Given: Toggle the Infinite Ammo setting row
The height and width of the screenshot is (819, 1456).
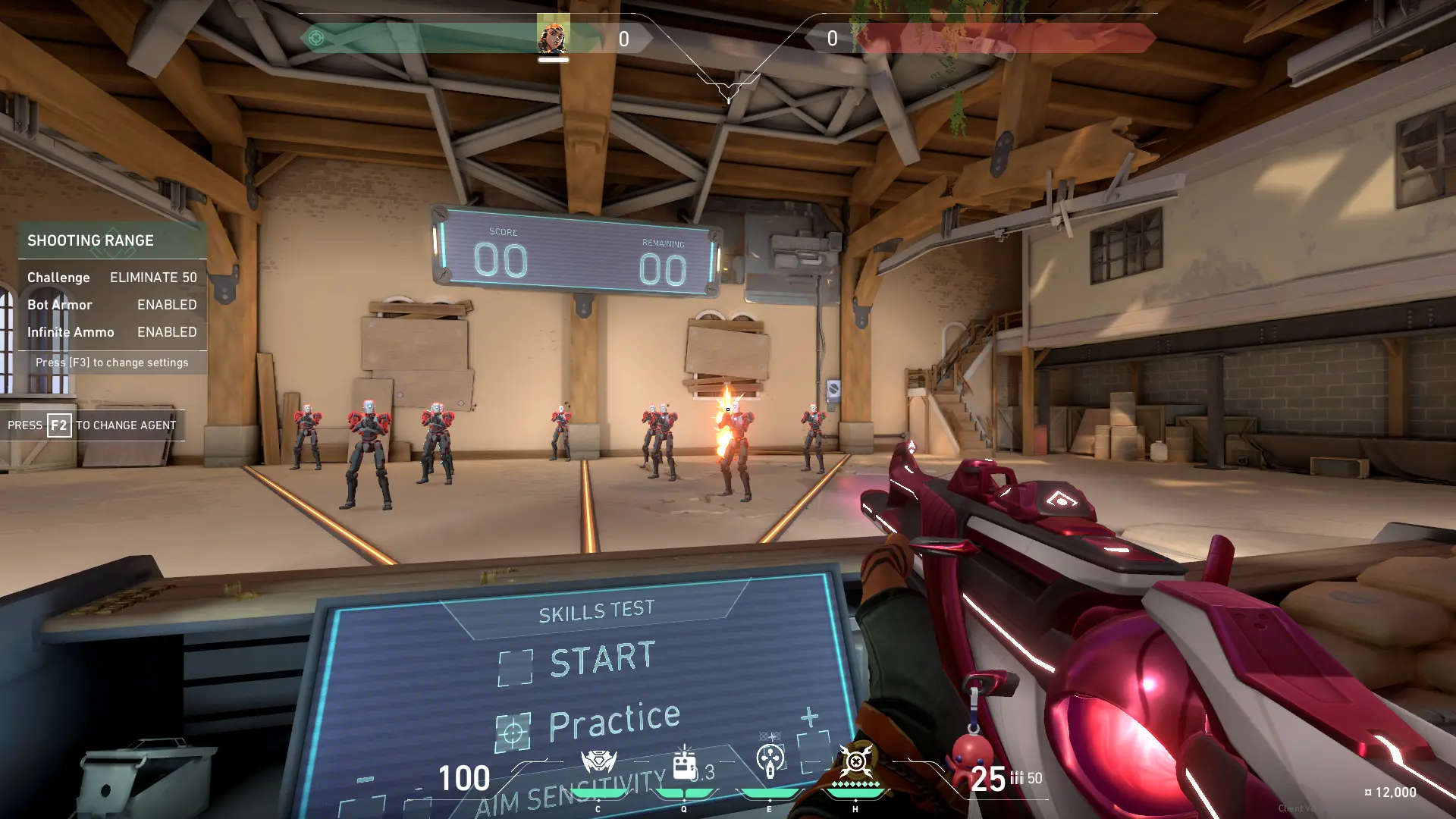Looking at the screenshot, I should pos(112,332).
